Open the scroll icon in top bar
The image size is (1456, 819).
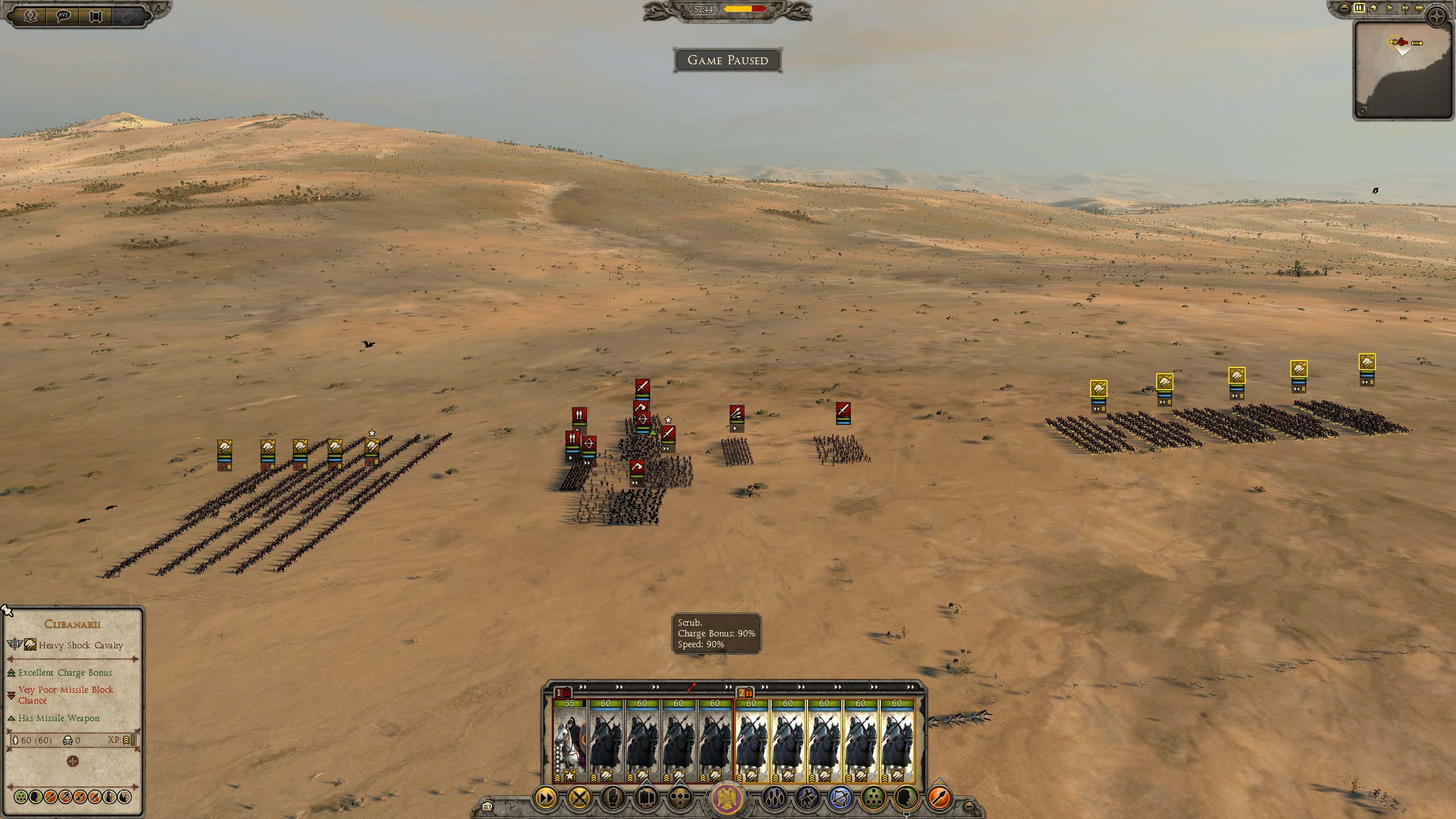(x=96, y=15)
